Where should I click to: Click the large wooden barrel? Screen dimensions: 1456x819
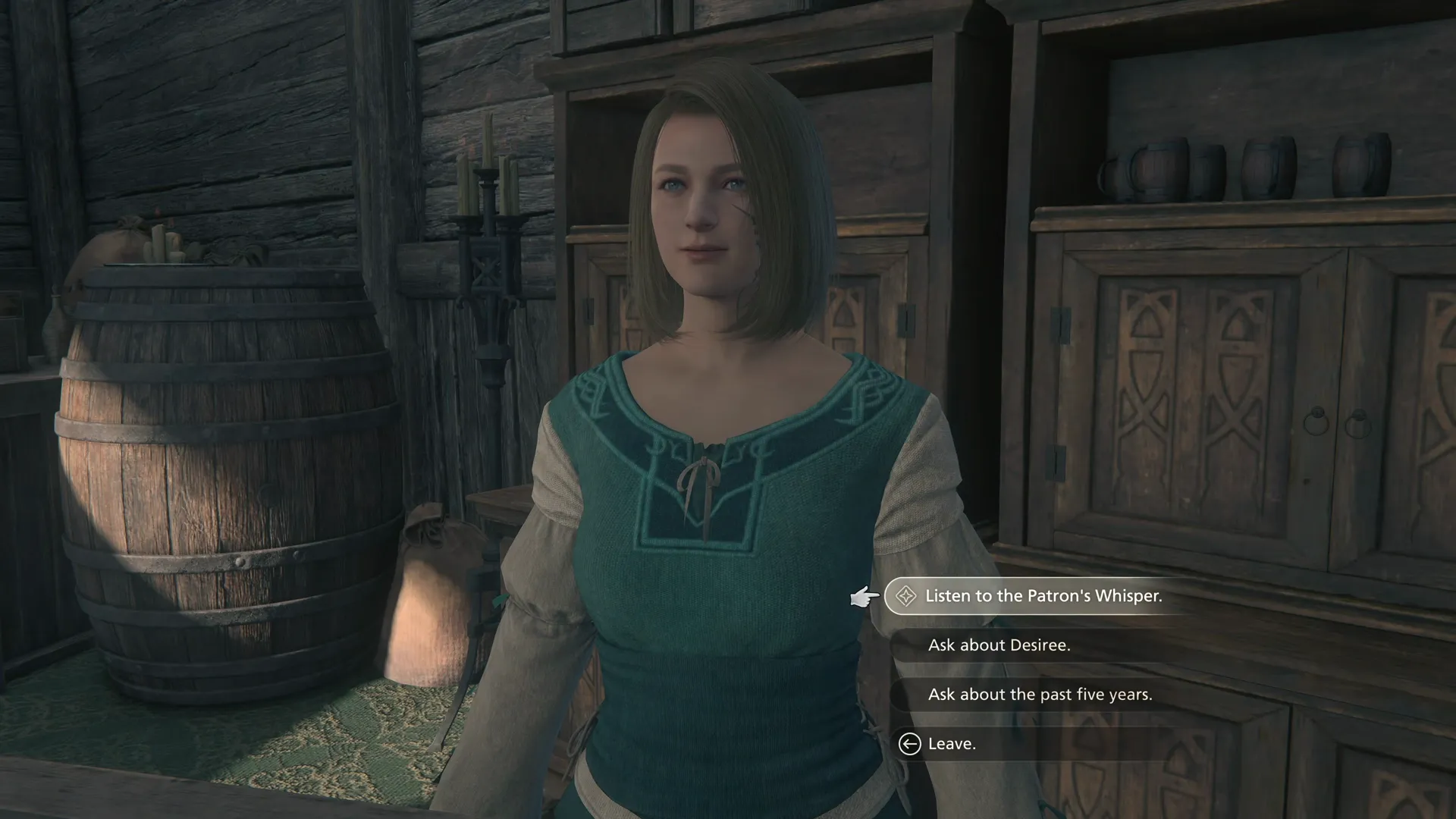[x=227, y=470]
